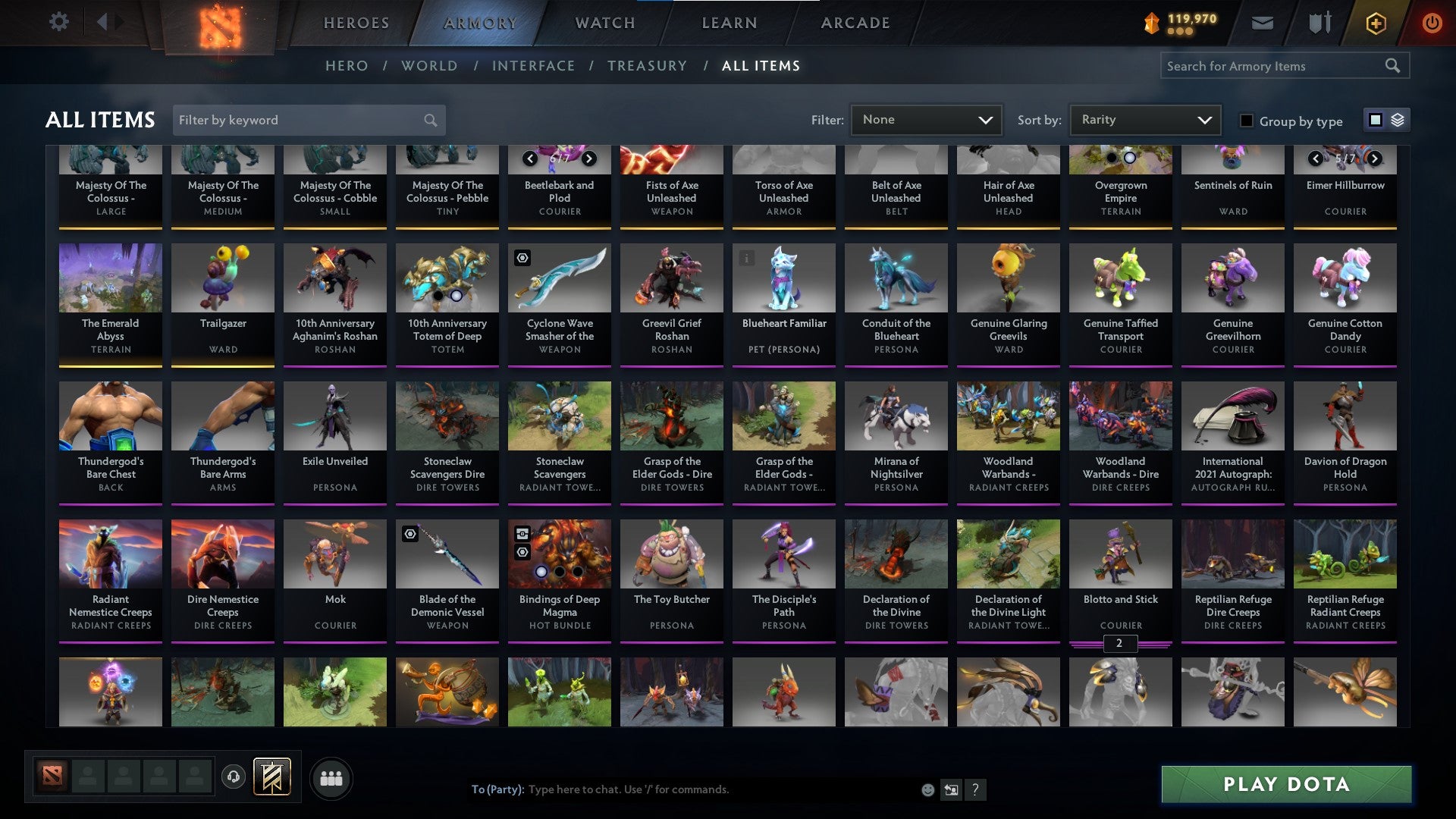Screen dimensions: 1456x819
Task: Open the friends list people icon
Action: click(331, 777)
